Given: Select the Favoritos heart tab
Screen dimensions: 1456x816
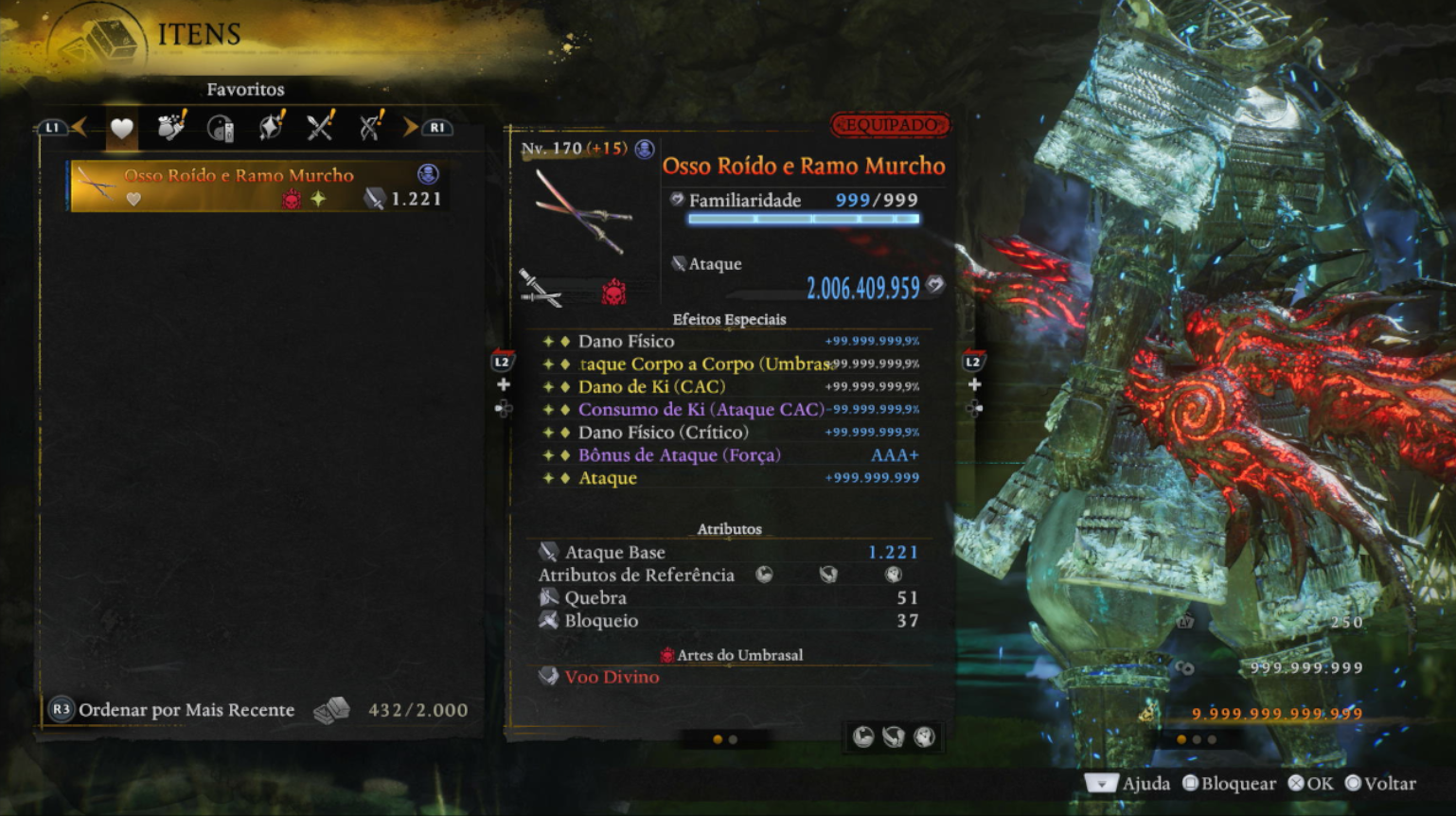Looking at the screenshot, I should tap(122, 128).
